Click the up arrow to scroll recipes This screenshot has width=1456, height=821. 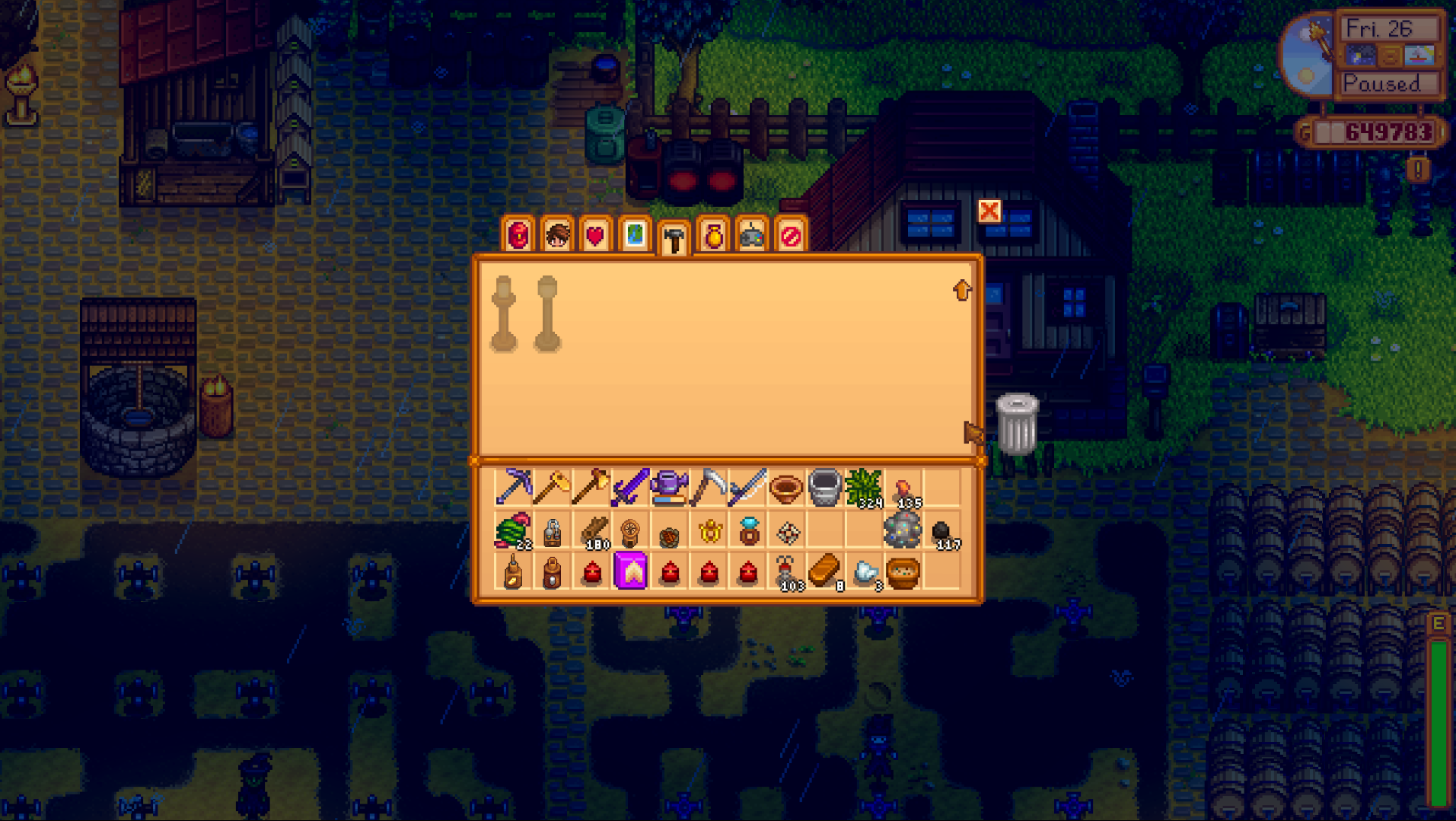962,290
